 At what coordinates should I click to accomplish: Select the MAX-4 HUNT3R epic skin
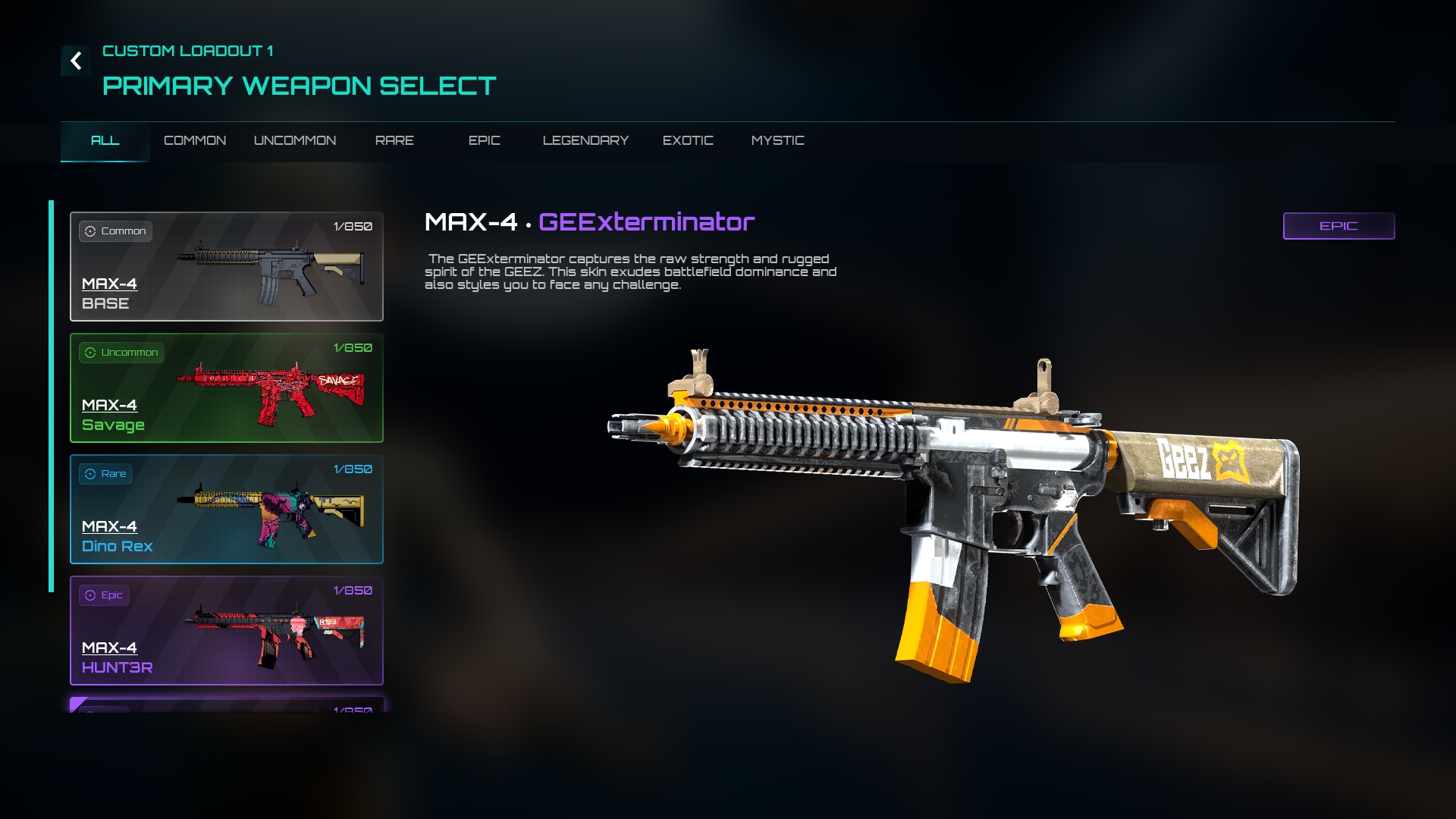[227, 630]
